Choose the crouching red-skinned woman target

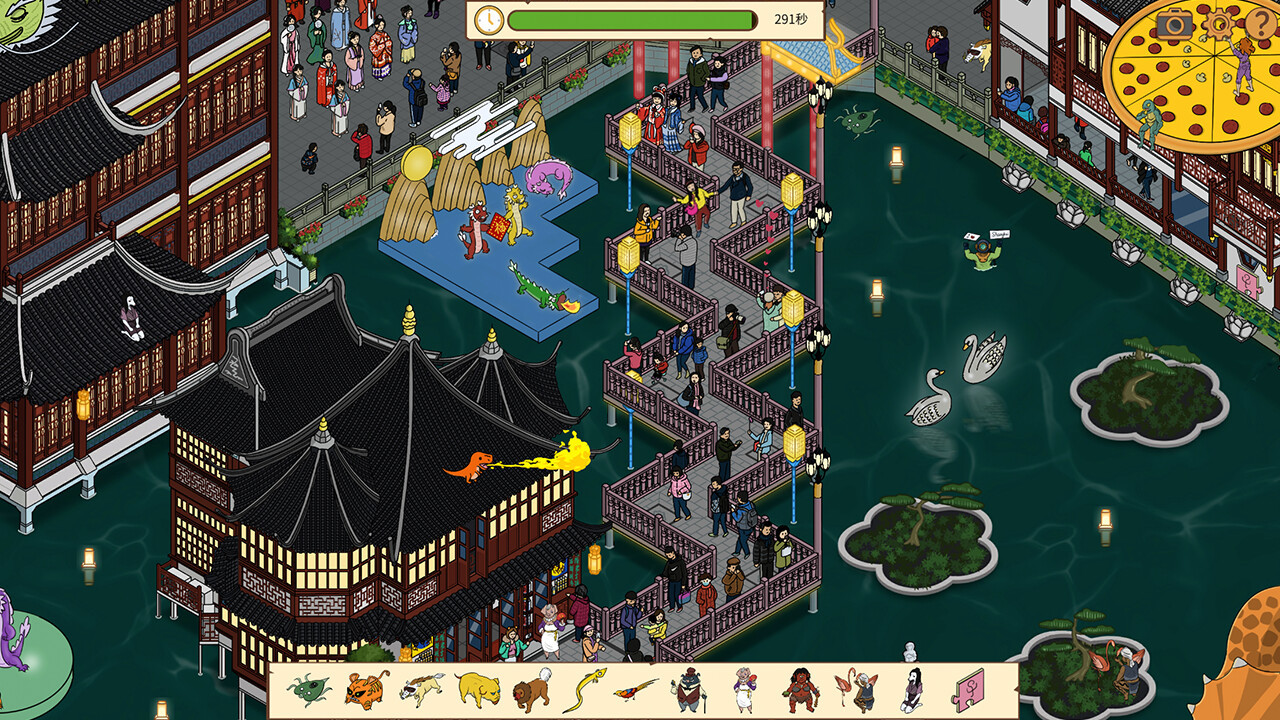click(801, 690)
